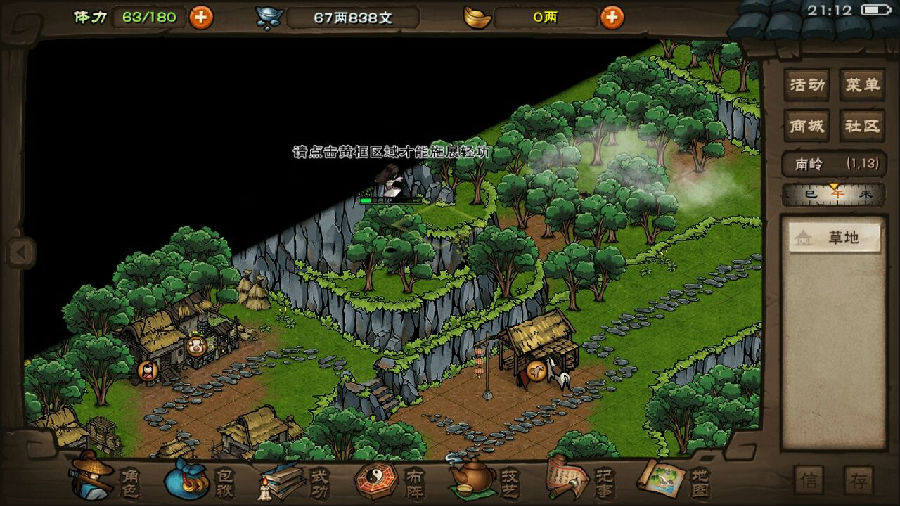Open the 包袱 bag inventory

pos(199,479)
